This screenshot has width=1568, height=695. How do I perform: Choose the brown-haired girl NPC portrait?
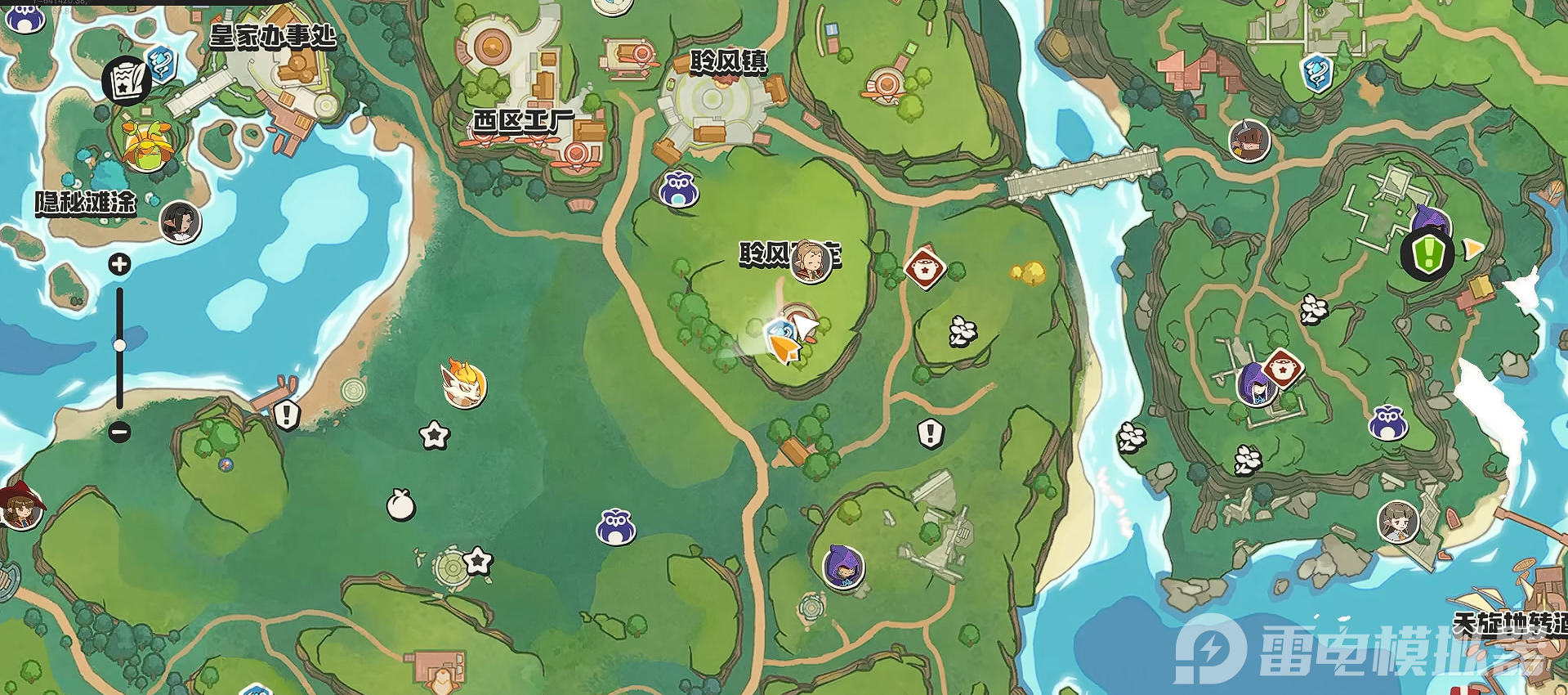[1398, 522]
